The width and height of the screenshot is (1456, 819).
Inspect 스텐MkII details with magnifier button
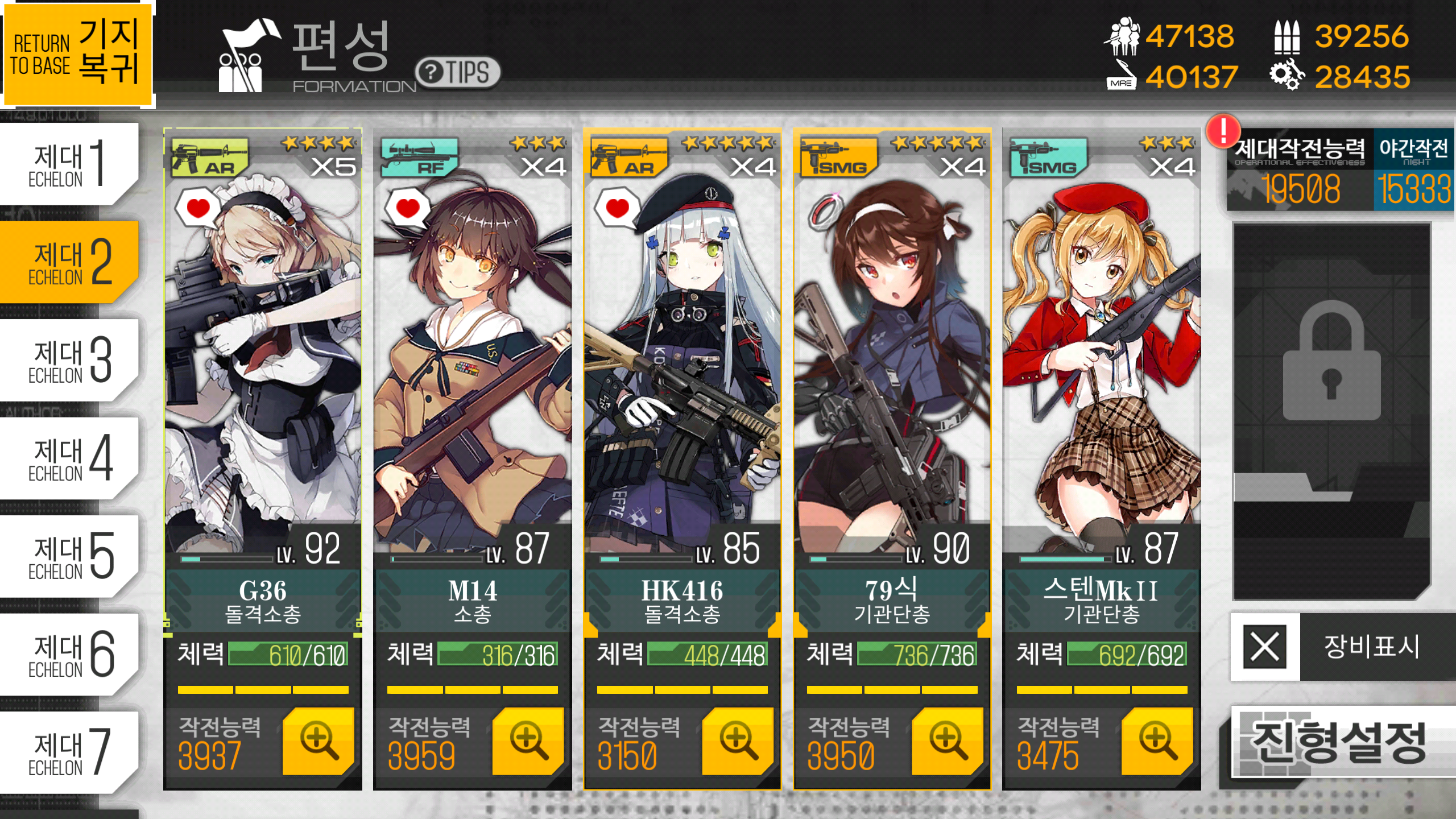(x=1157, y=741)
